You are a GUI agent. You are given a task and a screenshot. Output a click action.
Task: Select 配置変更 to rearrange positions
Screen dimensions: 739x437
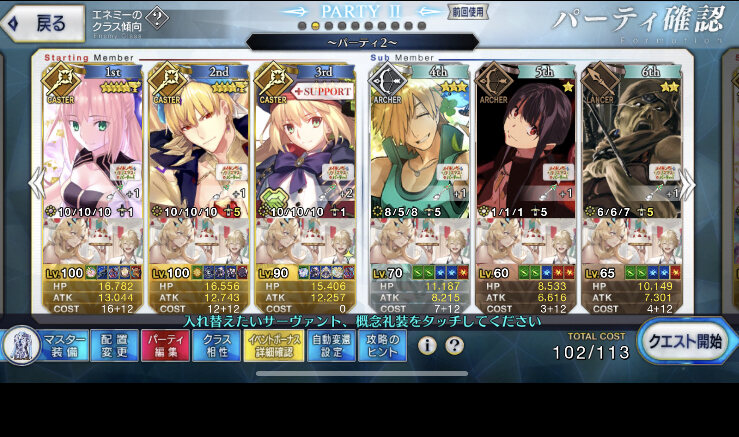click(x=114, y=345)
